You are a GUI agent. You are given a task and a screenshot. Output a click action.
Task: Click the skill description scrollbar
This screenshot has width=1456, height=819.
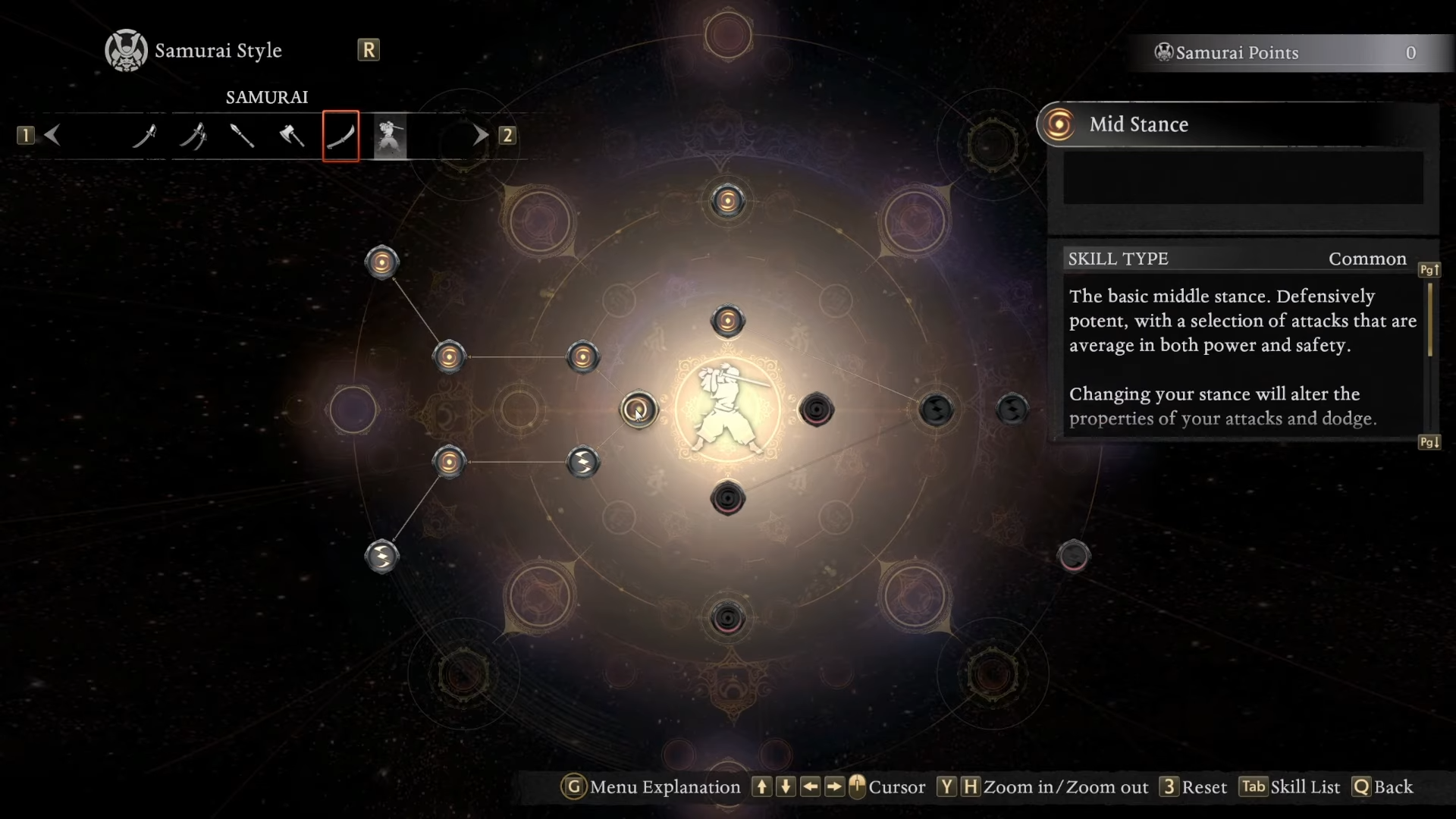[x=1429, y=320]
